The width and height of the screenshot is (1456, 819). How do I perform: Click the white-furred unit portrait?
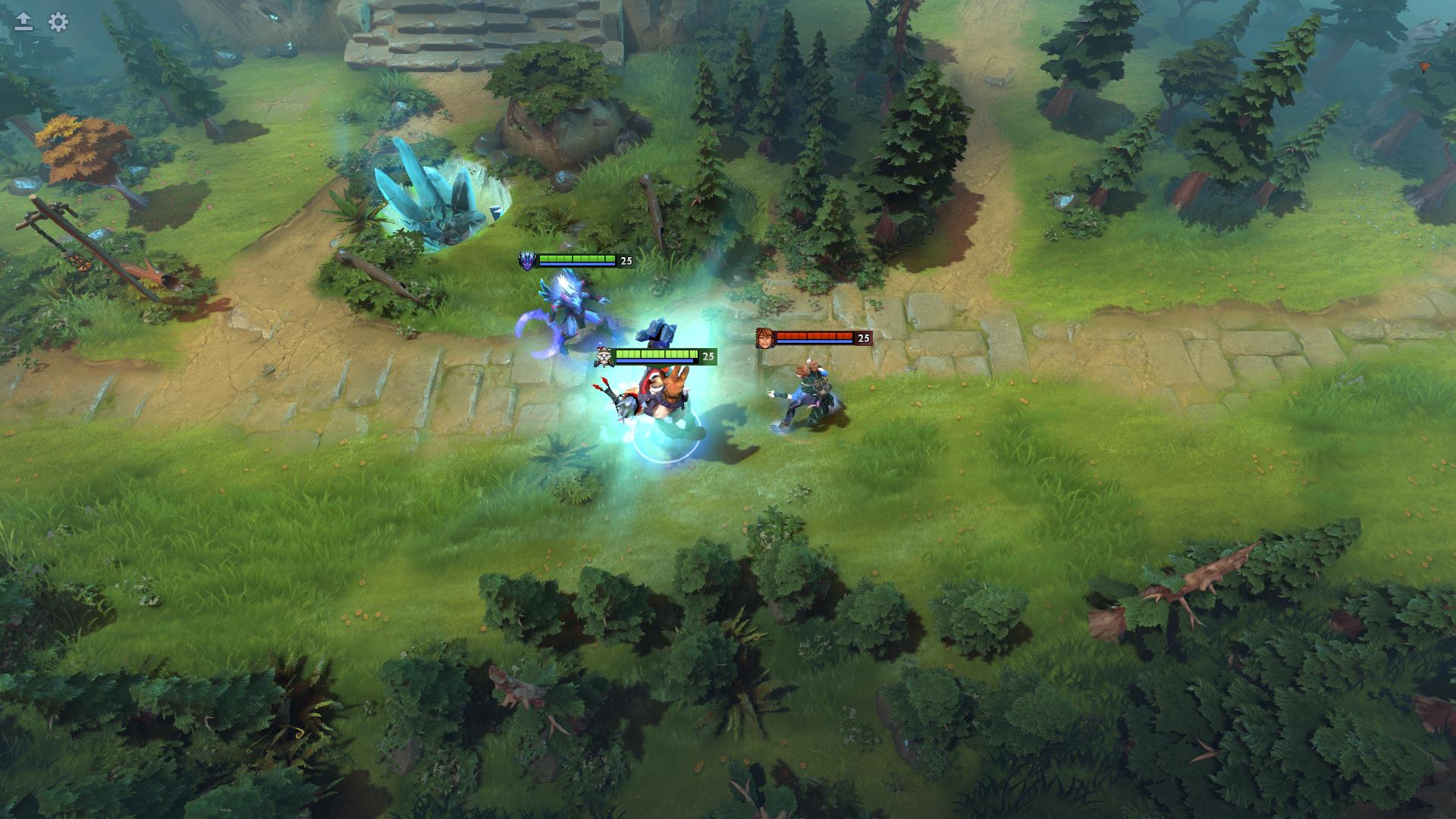pos(603,355)
